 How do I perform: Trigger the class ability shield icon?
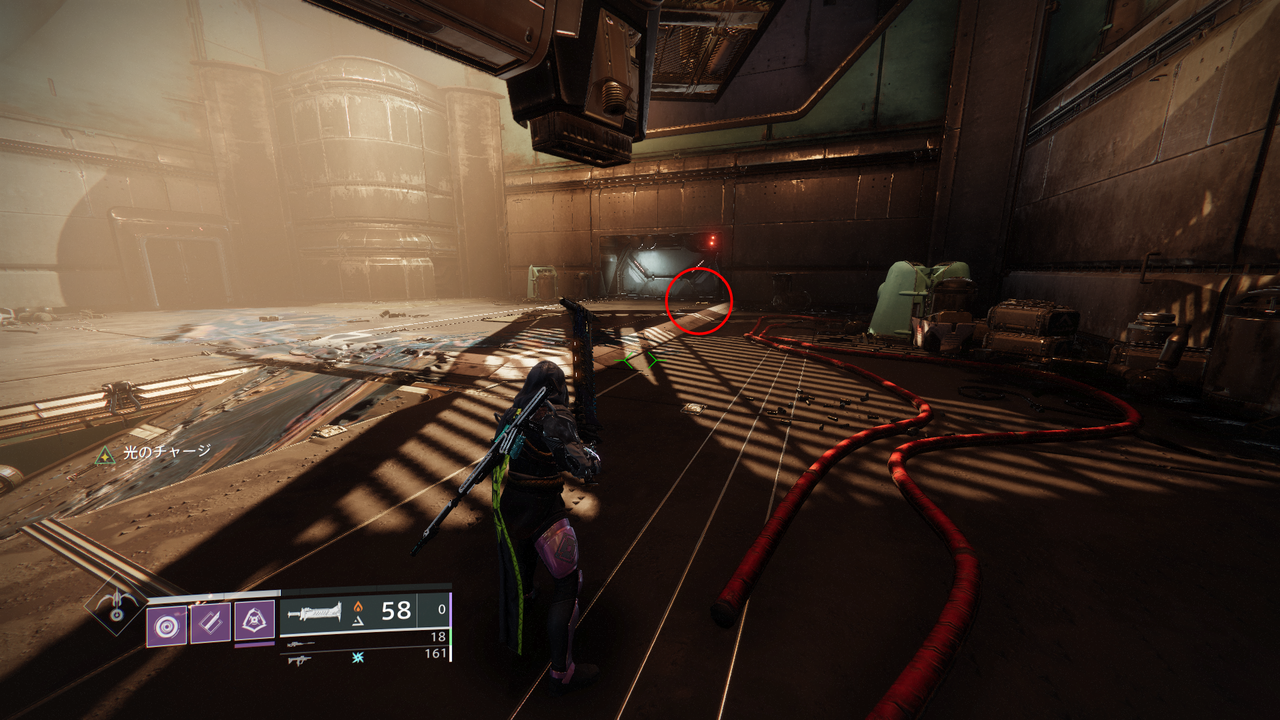tap(254, 621)
